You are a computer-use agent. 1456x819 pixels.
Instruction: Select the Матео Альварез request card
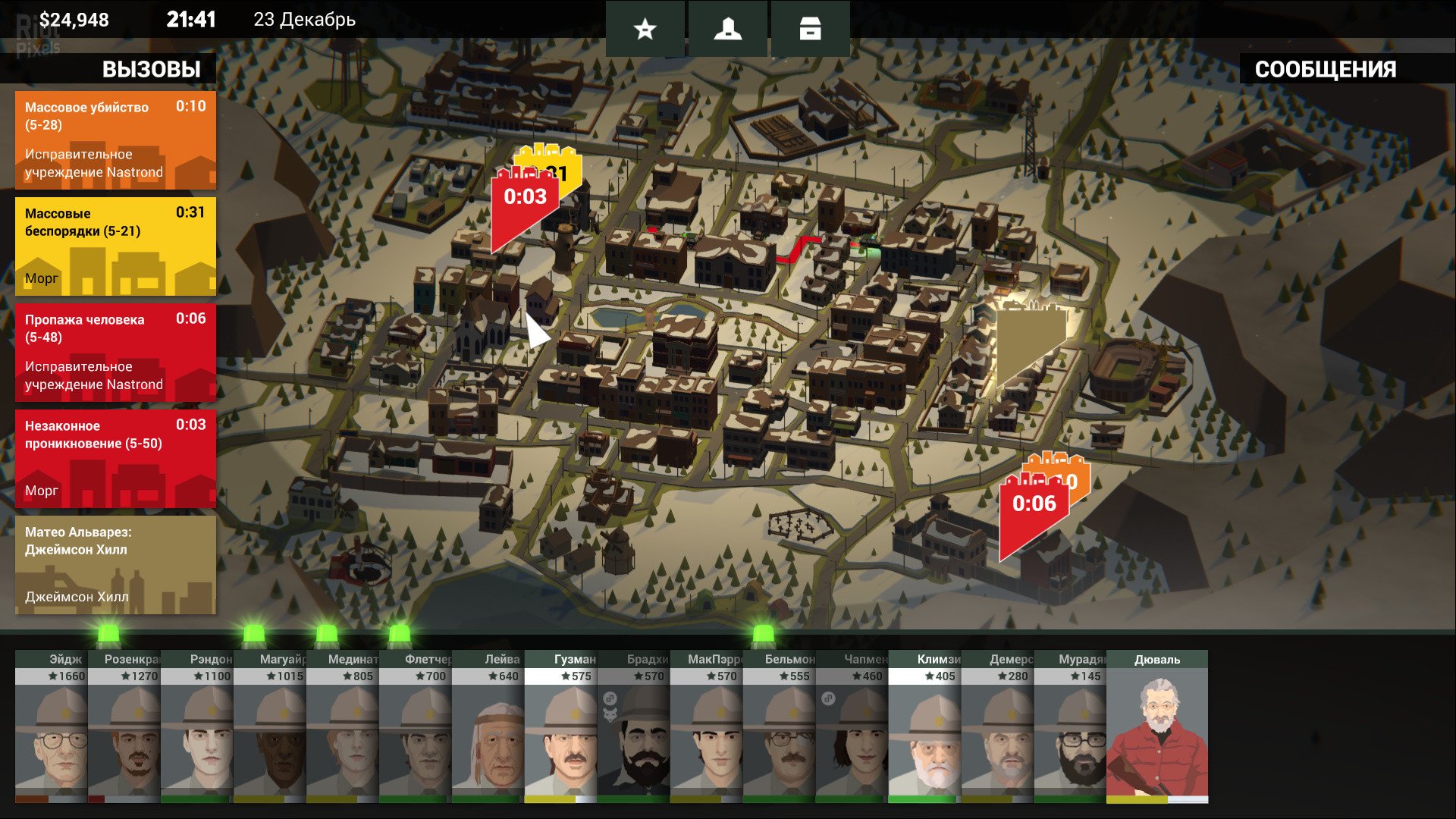point(115,565)
